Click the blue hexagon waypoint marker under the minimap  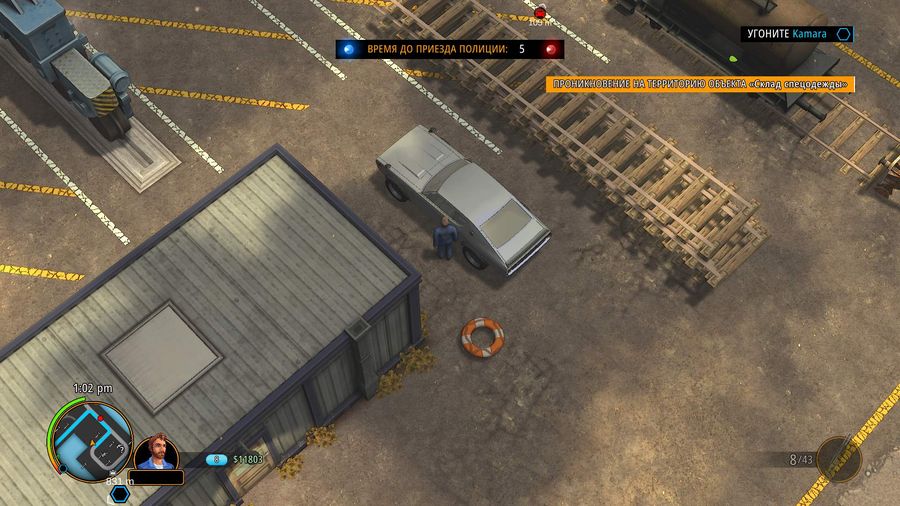(120, 493)
